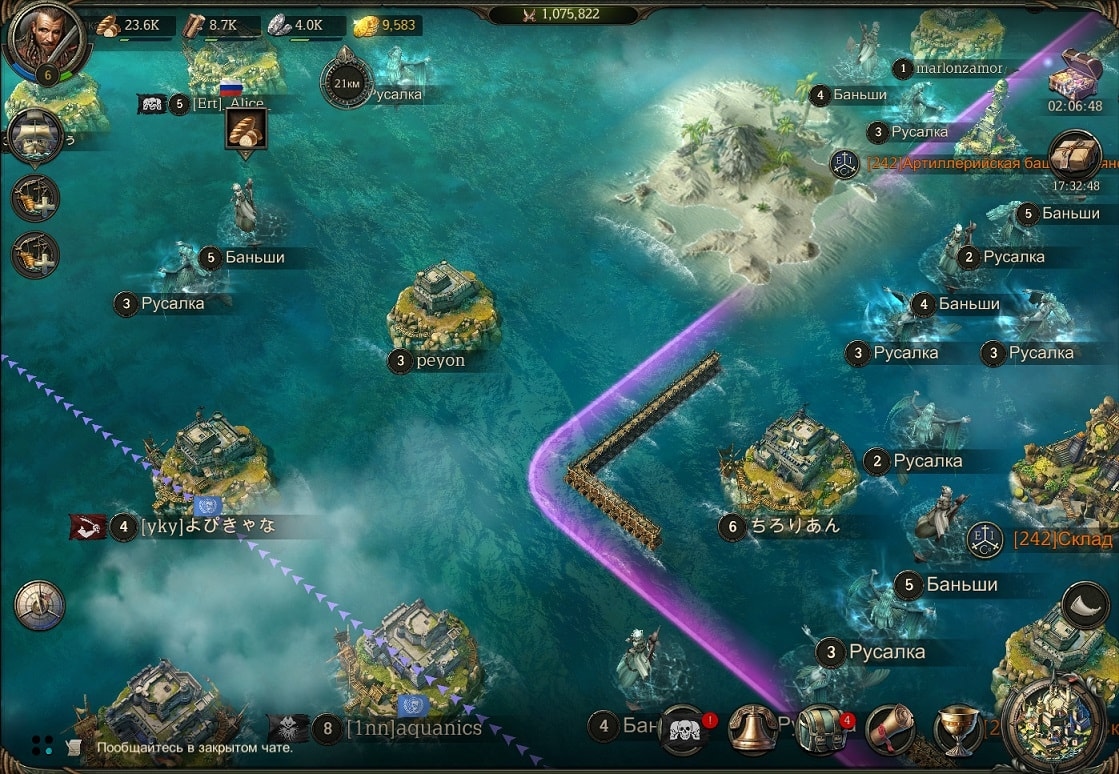Open the compass navigation button
The width and height of the screenshot is (1119, 774).
point(40,605)
